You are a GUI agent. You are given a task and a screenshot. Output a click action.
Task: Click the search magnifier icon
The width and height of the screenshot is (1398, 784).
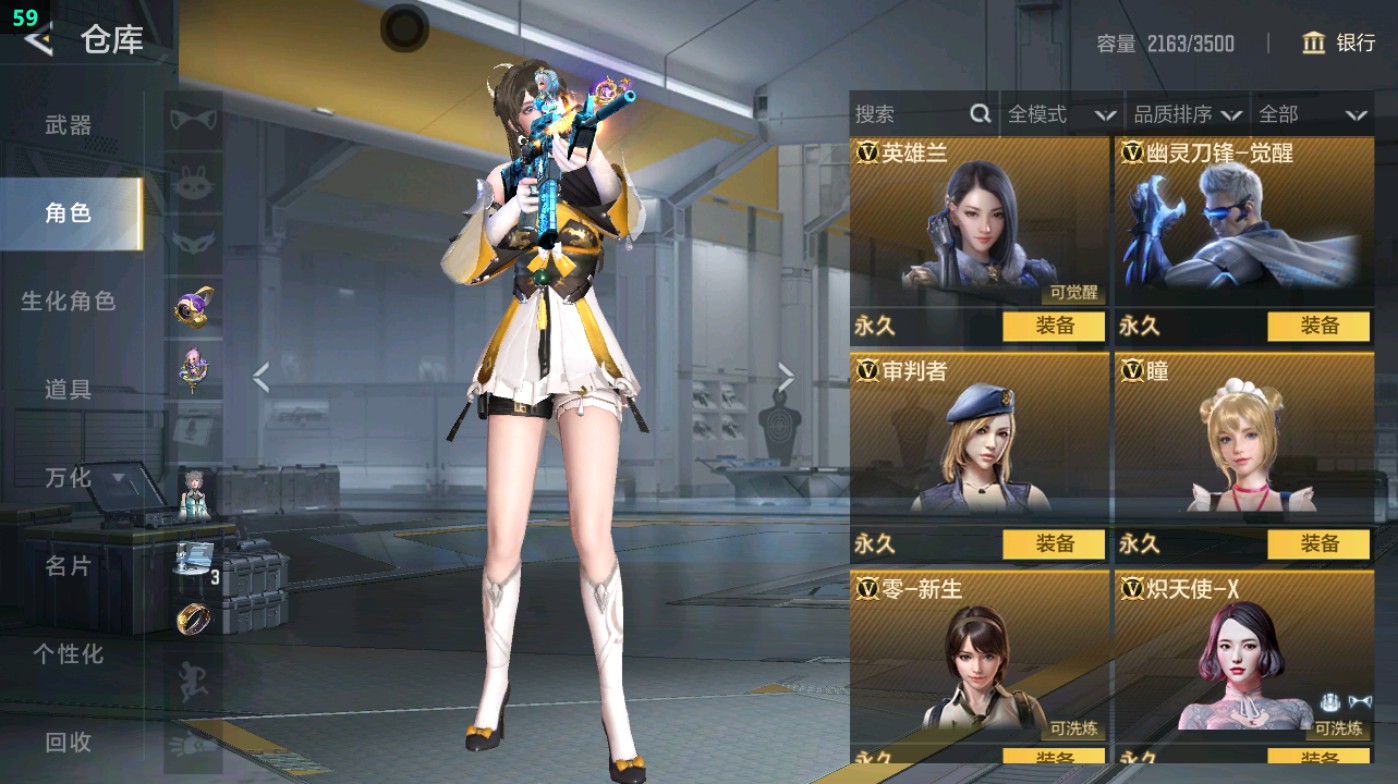[978, 114]
